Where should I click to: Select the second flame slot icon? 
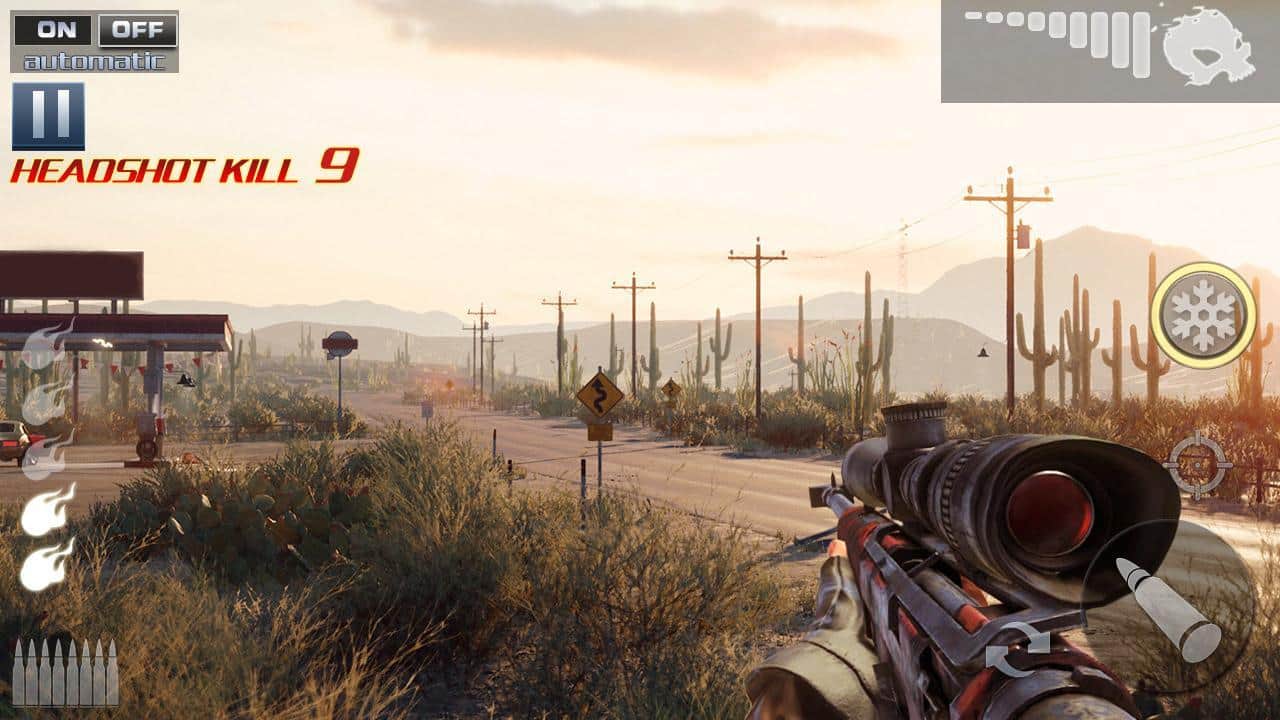[x=38, y=409]
